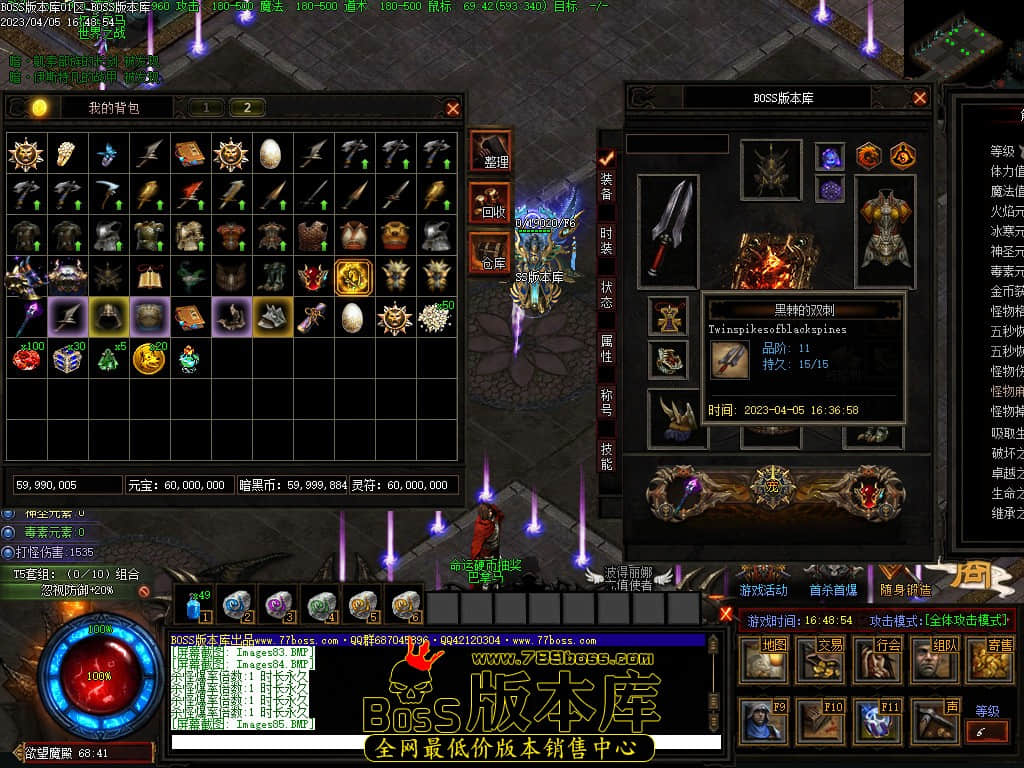Open the 状态 status tab
1024x768 pixels.
click(x=607, y=294)
